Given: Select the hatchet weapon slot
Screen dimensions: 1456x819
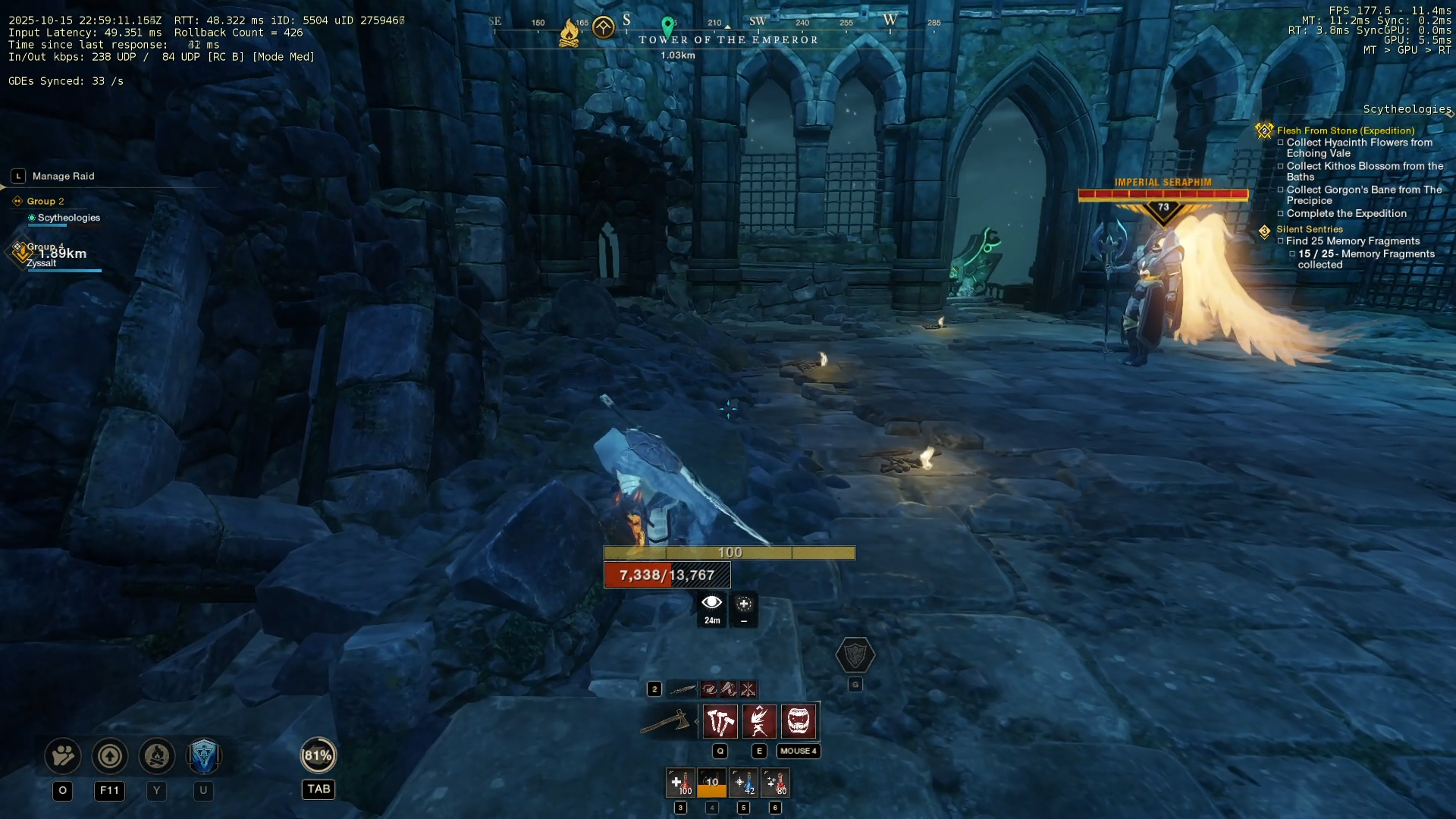Looking at the screenshot, I should click(x=667, y=721).
